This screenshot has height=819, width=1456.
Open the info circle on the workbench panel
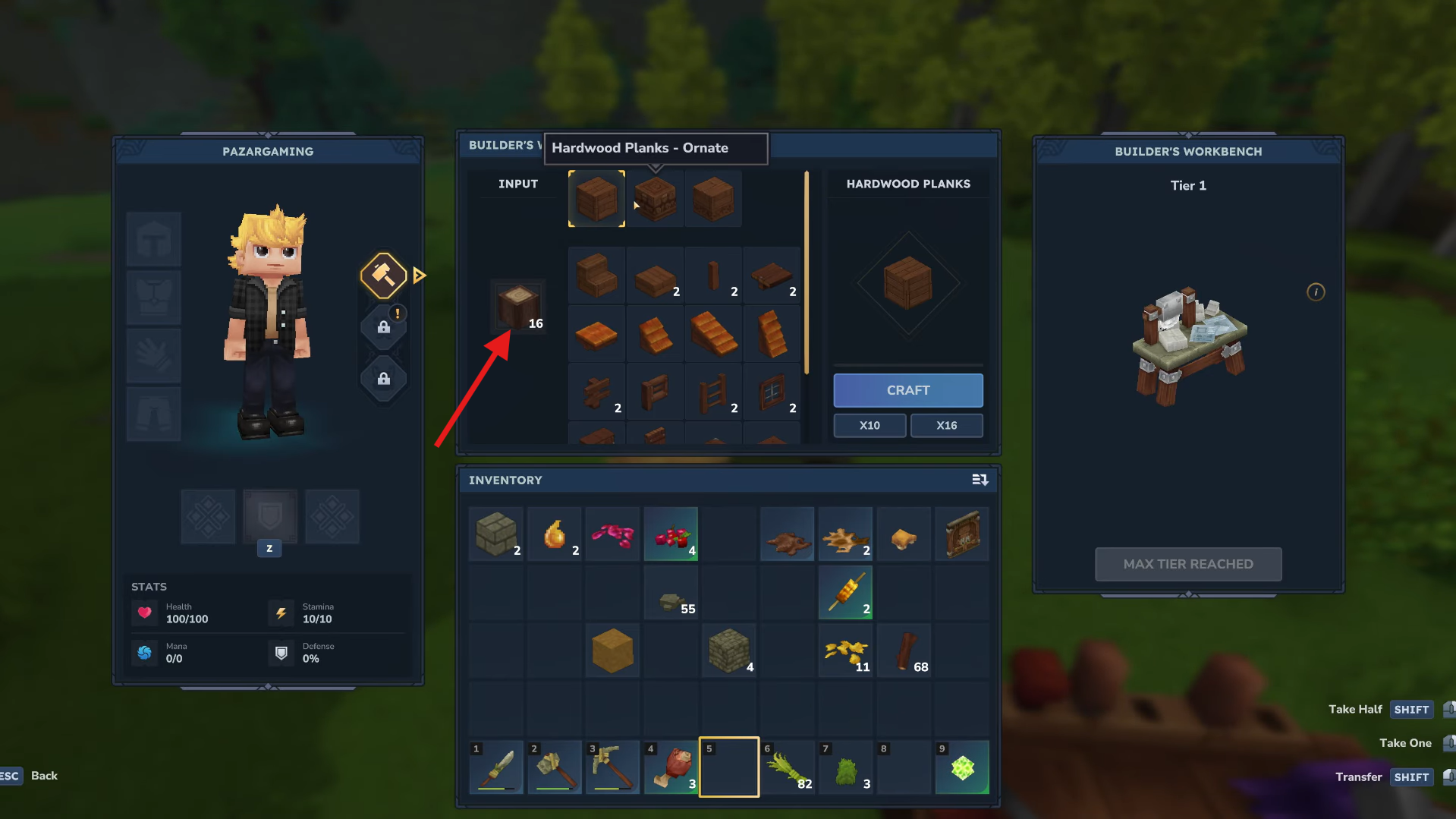pyautogui.click(x=1316, y=292)
